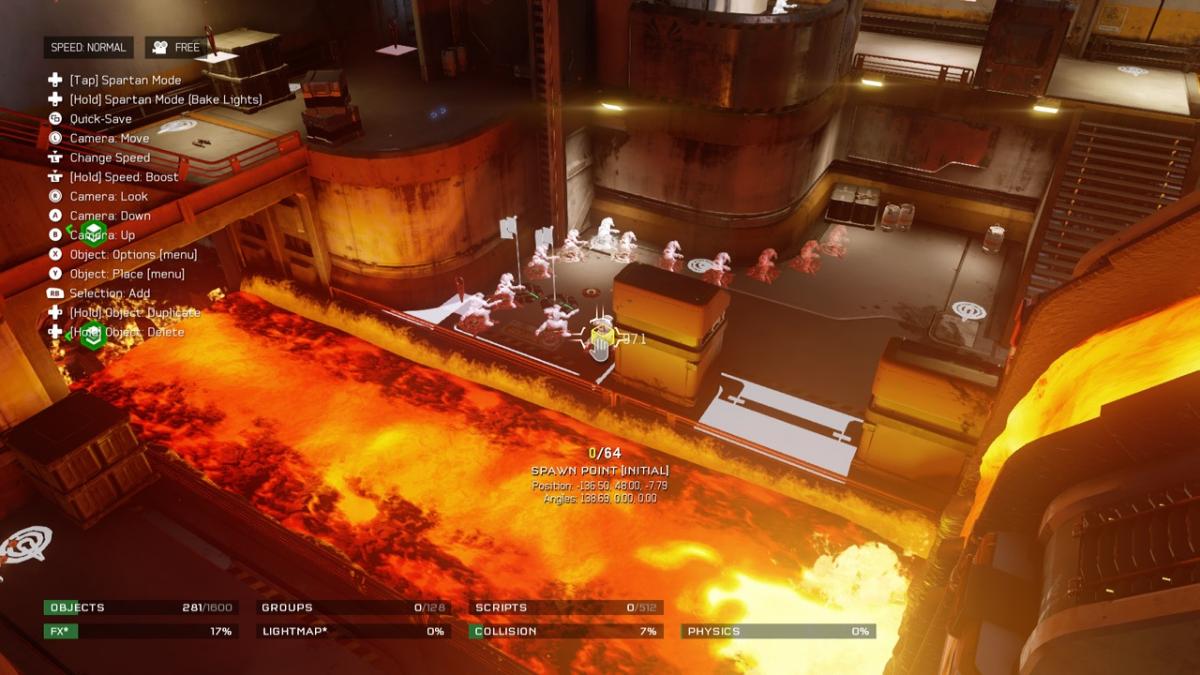Select the yellow highlighted spawn point marker
The image size is (1200, 675).
point(601,339)
